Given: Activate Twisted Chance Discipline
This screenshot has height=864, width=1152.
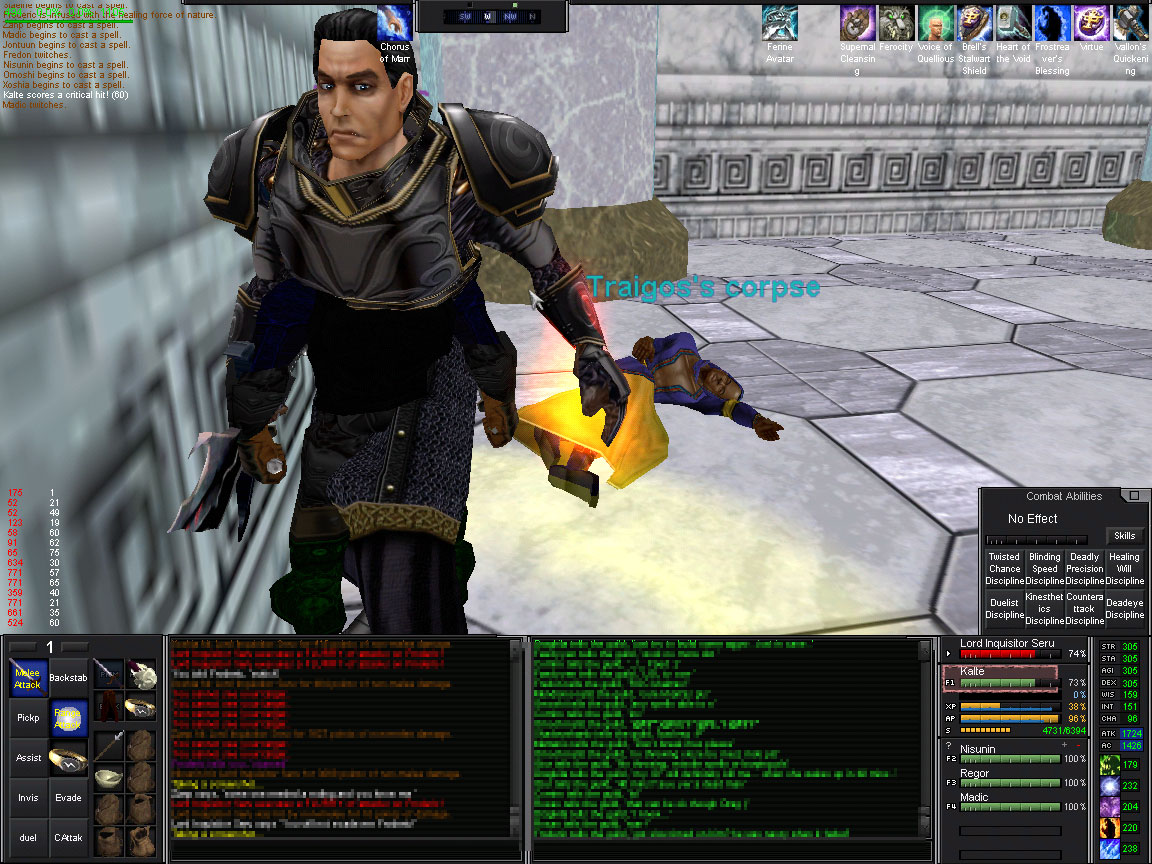Looking at the screenshot, I should pyautogui.click(x=1004, y=569).
